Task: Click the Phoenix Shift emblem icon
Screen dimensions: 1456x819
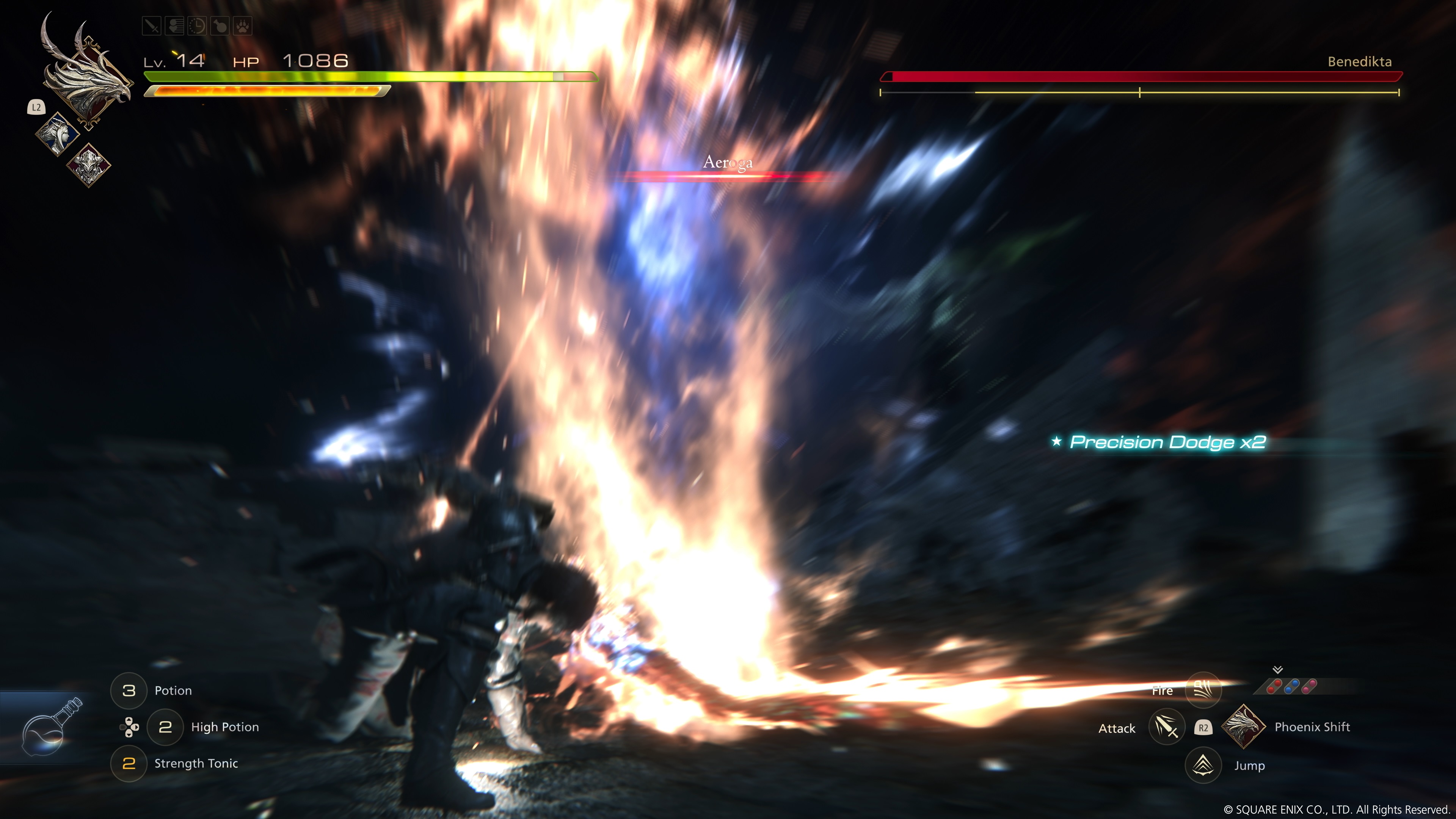Action: [1243, 727]
